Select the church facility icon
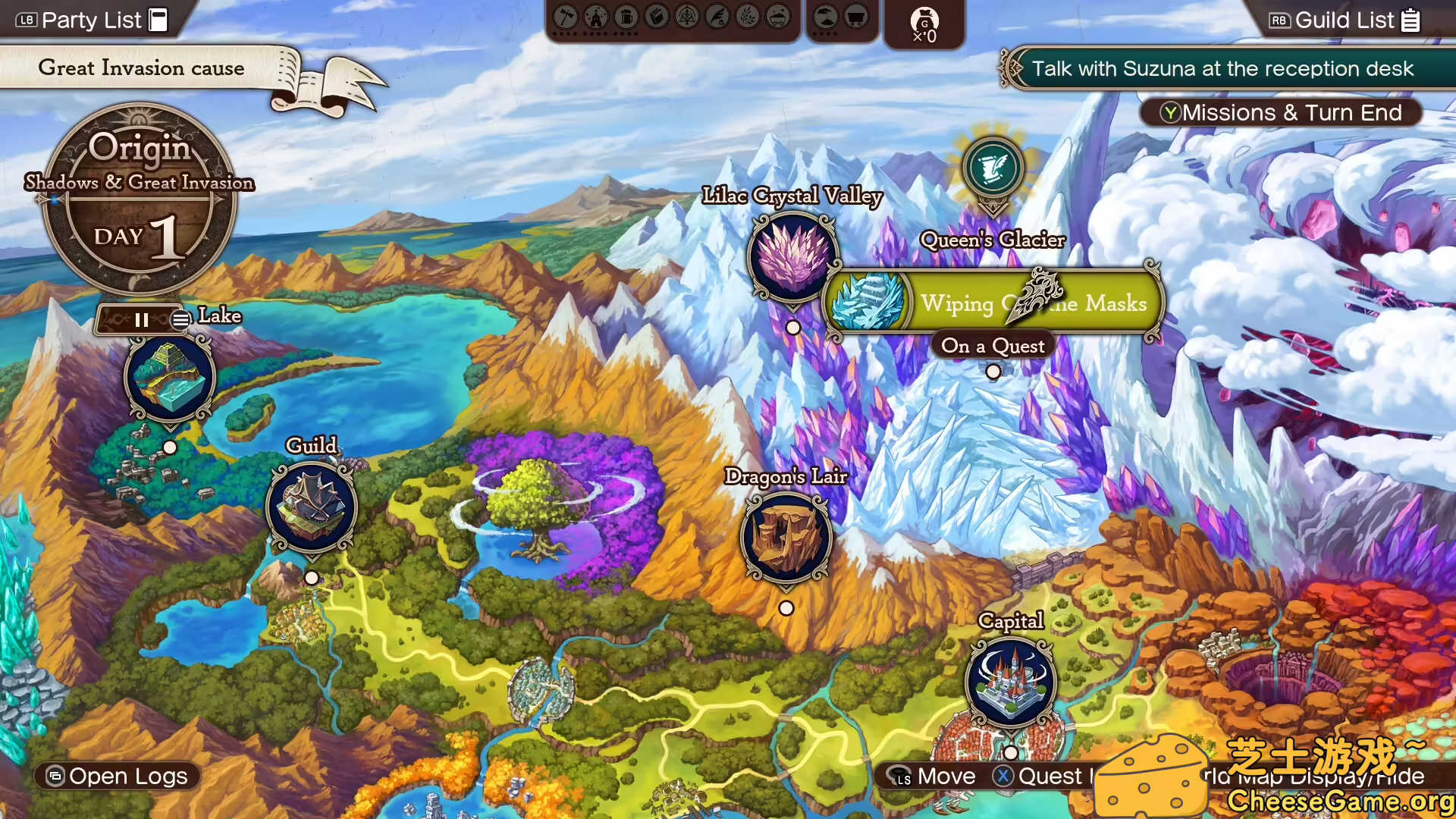This screenshot has width=1456, height=819. pos(596,17)
